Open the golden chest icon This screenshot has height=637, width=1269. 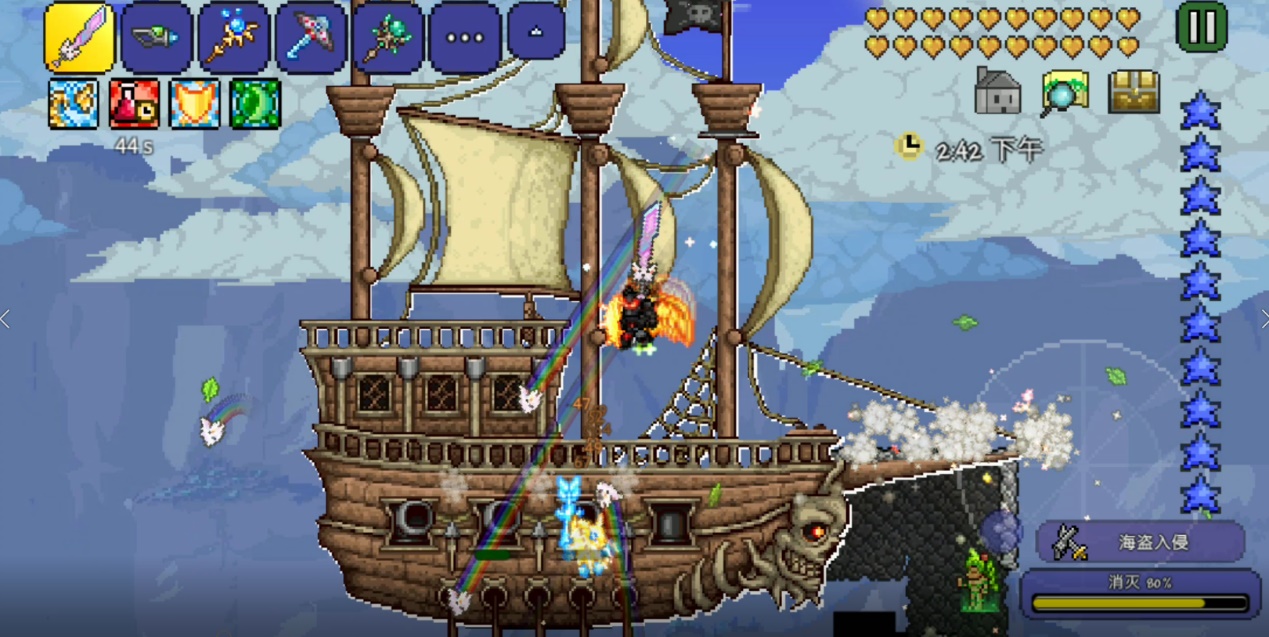click(1134, 92)
